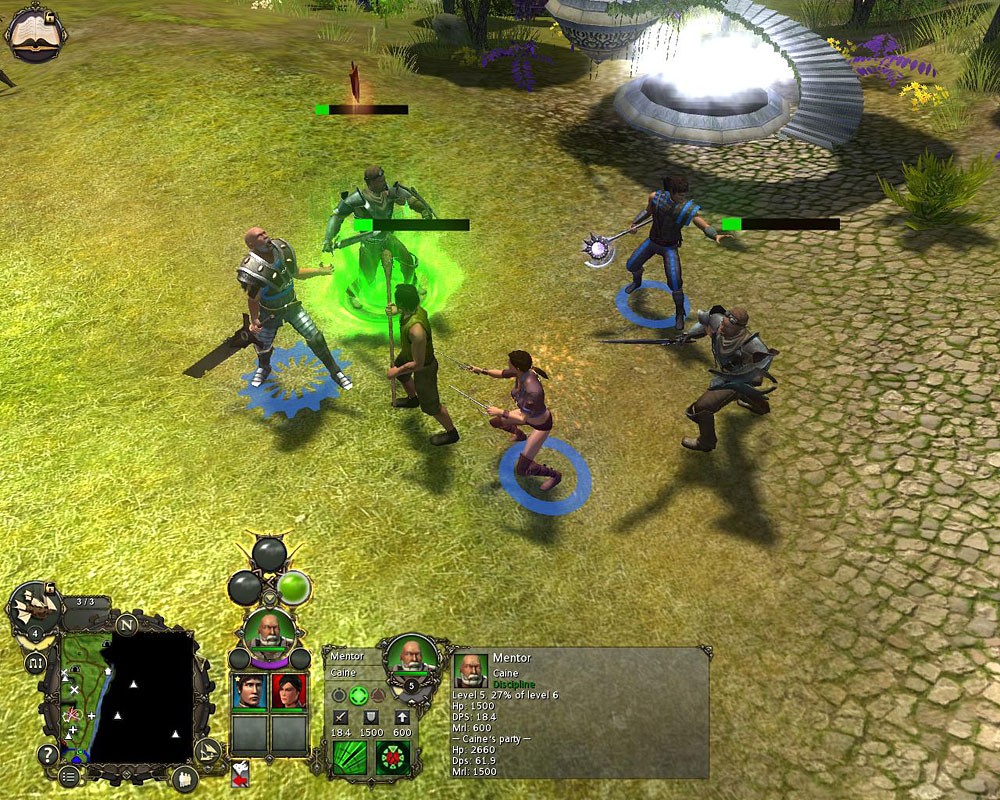1000x800 pixels.
Task: Click the glowing green orb above Caine's portrait
Action: click(294, 586)
